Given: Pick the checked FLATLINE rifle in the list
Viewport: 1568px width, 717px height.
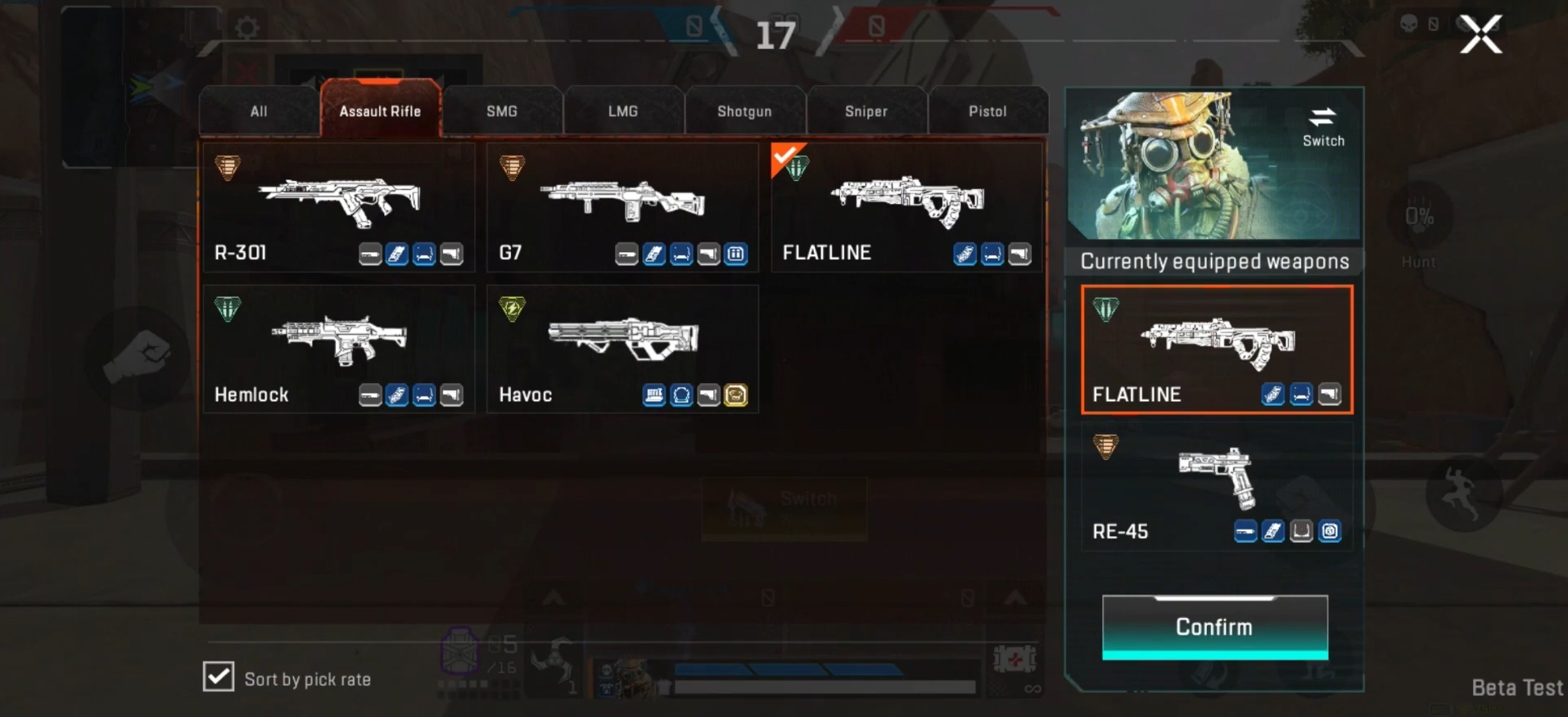Looking at the screenshot, I should point(906,207).
